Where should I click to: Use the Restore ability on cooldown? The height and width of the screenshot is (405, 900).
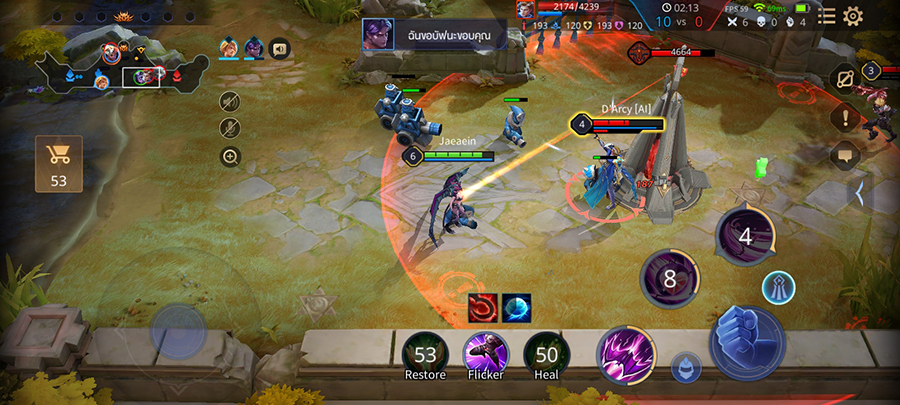coord(426,356)
